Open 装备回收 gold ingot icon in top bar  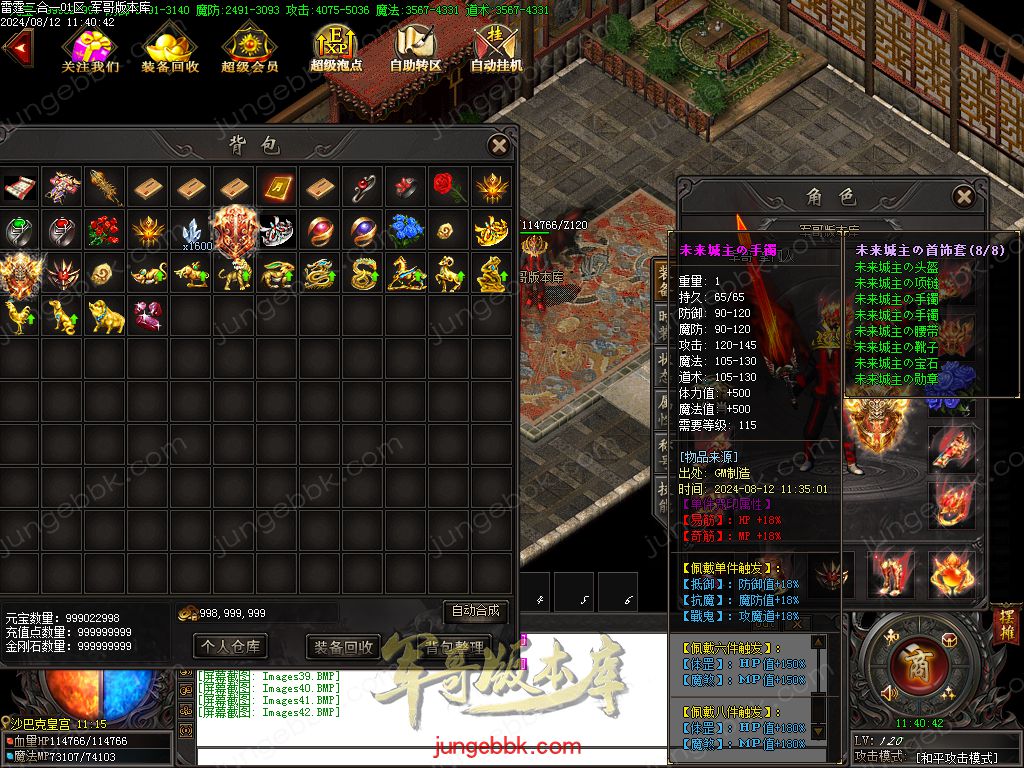(x=170, y=50)
